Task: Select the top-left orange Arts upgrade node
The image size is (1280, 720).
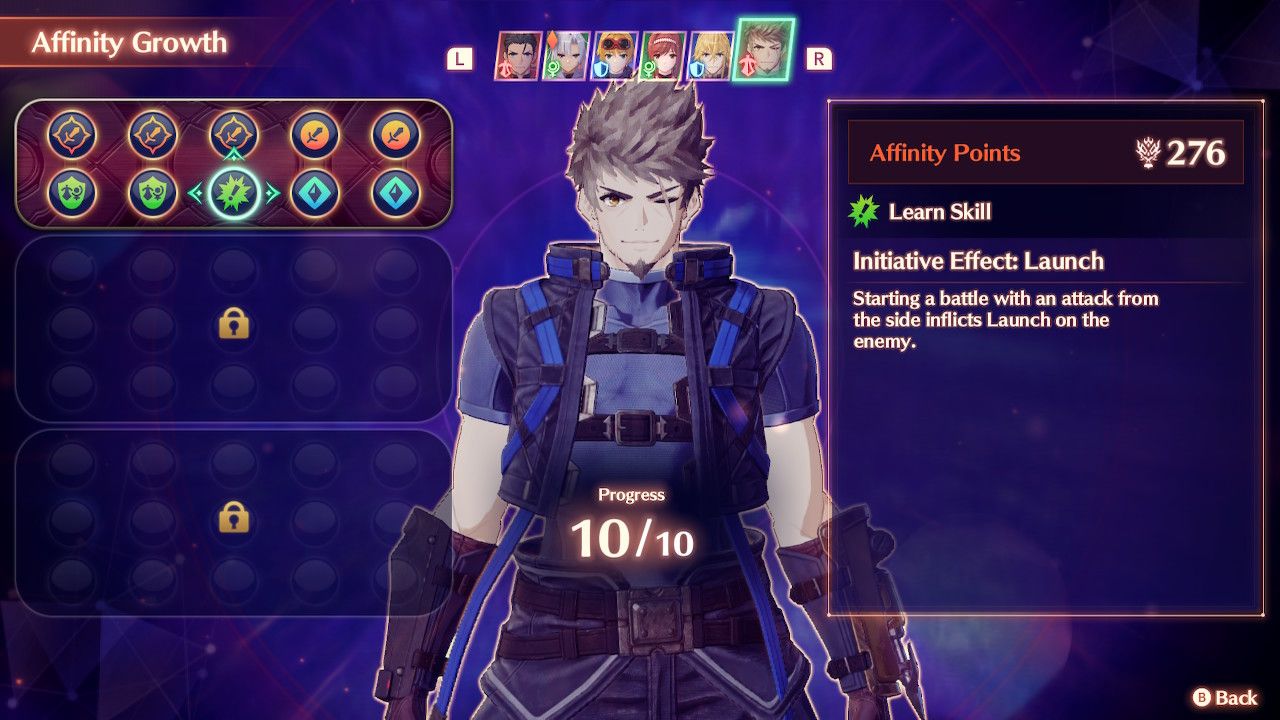Action: click(71, 131)
